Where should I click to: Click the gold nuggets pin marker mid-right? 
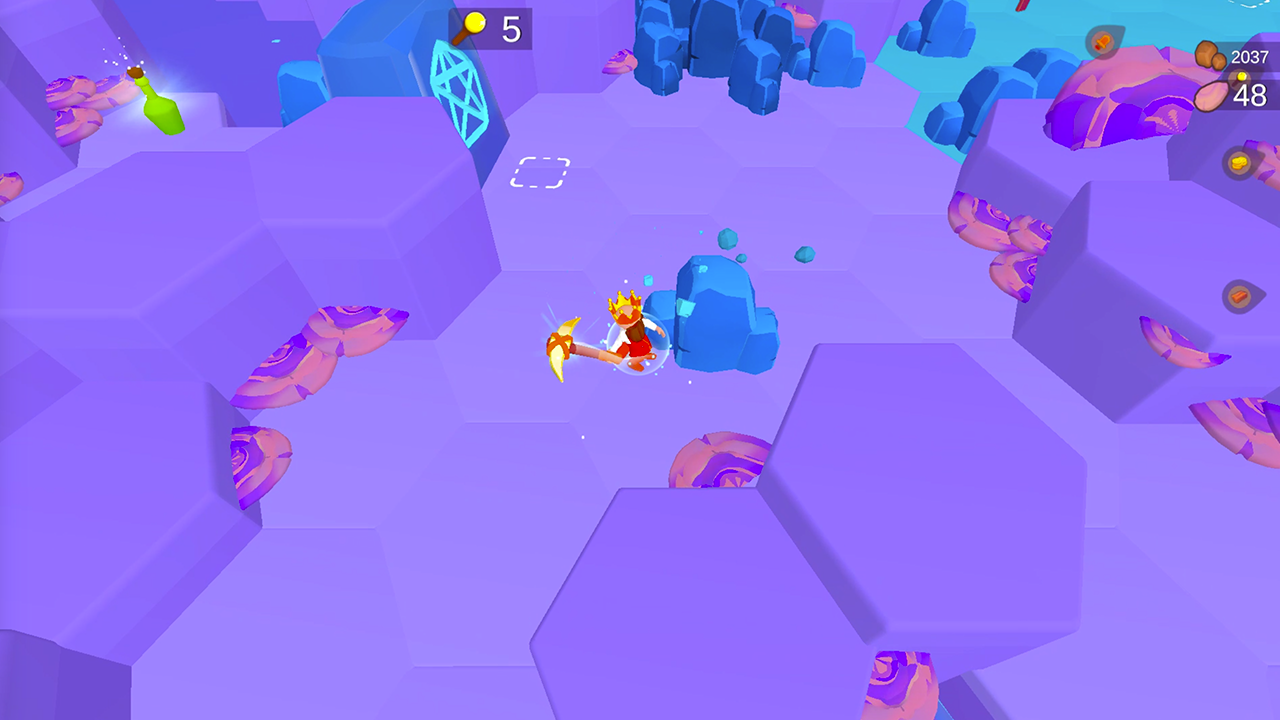[x=1238, y=161]
